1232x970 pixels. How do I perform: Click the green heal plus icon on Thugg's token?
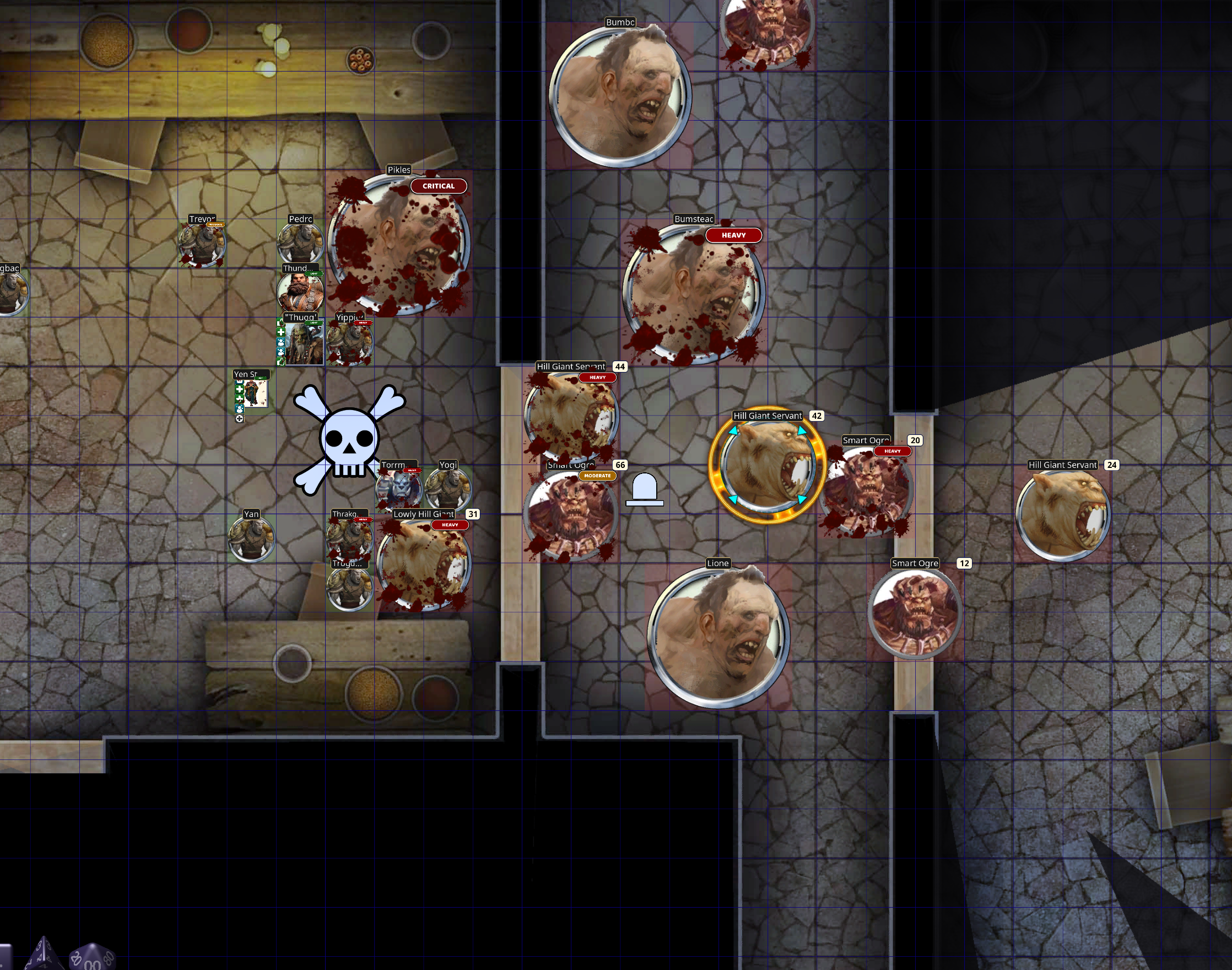[280, 333]
